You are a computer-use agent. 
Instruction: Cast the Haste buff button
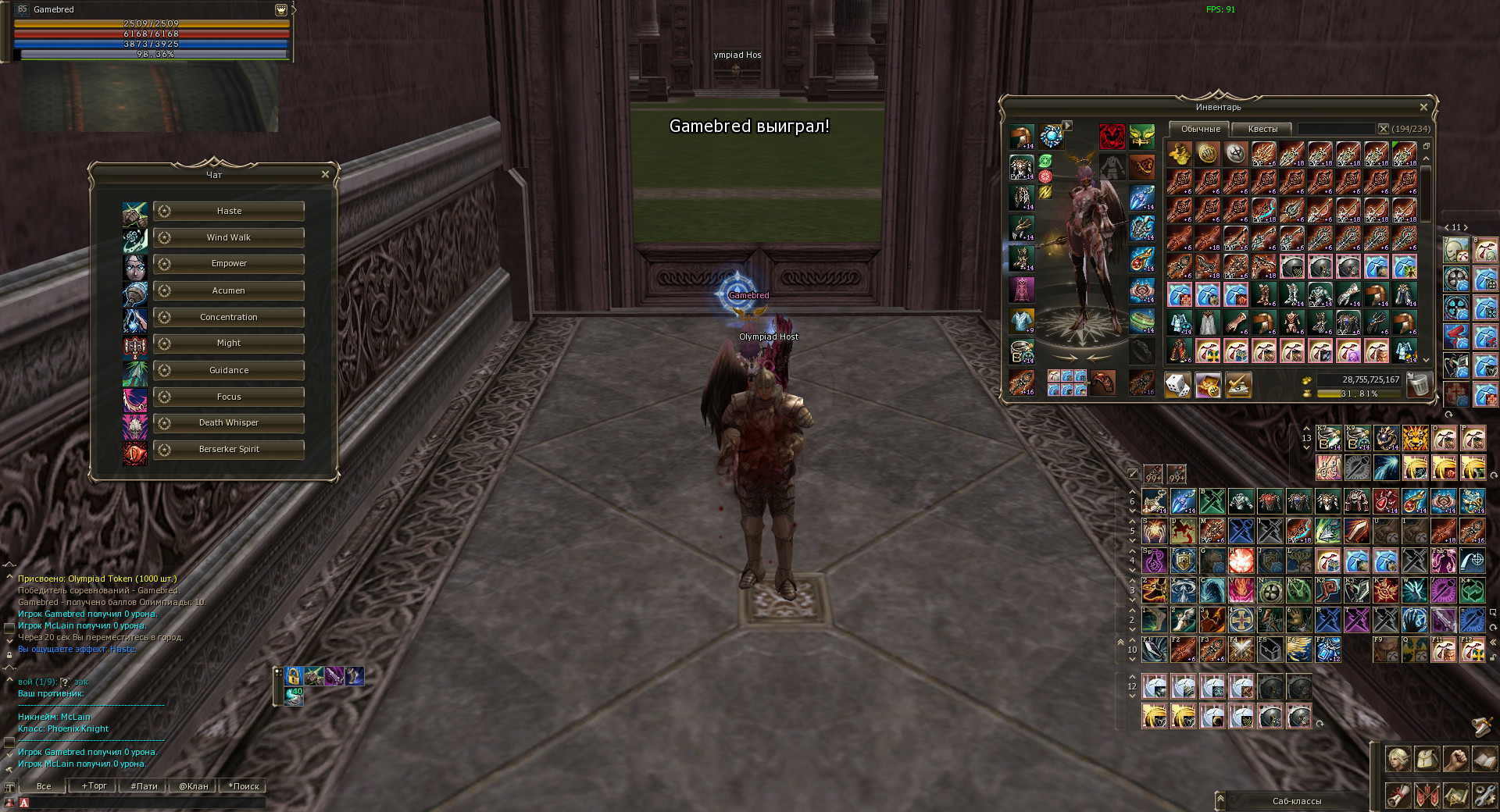(228, 211)
